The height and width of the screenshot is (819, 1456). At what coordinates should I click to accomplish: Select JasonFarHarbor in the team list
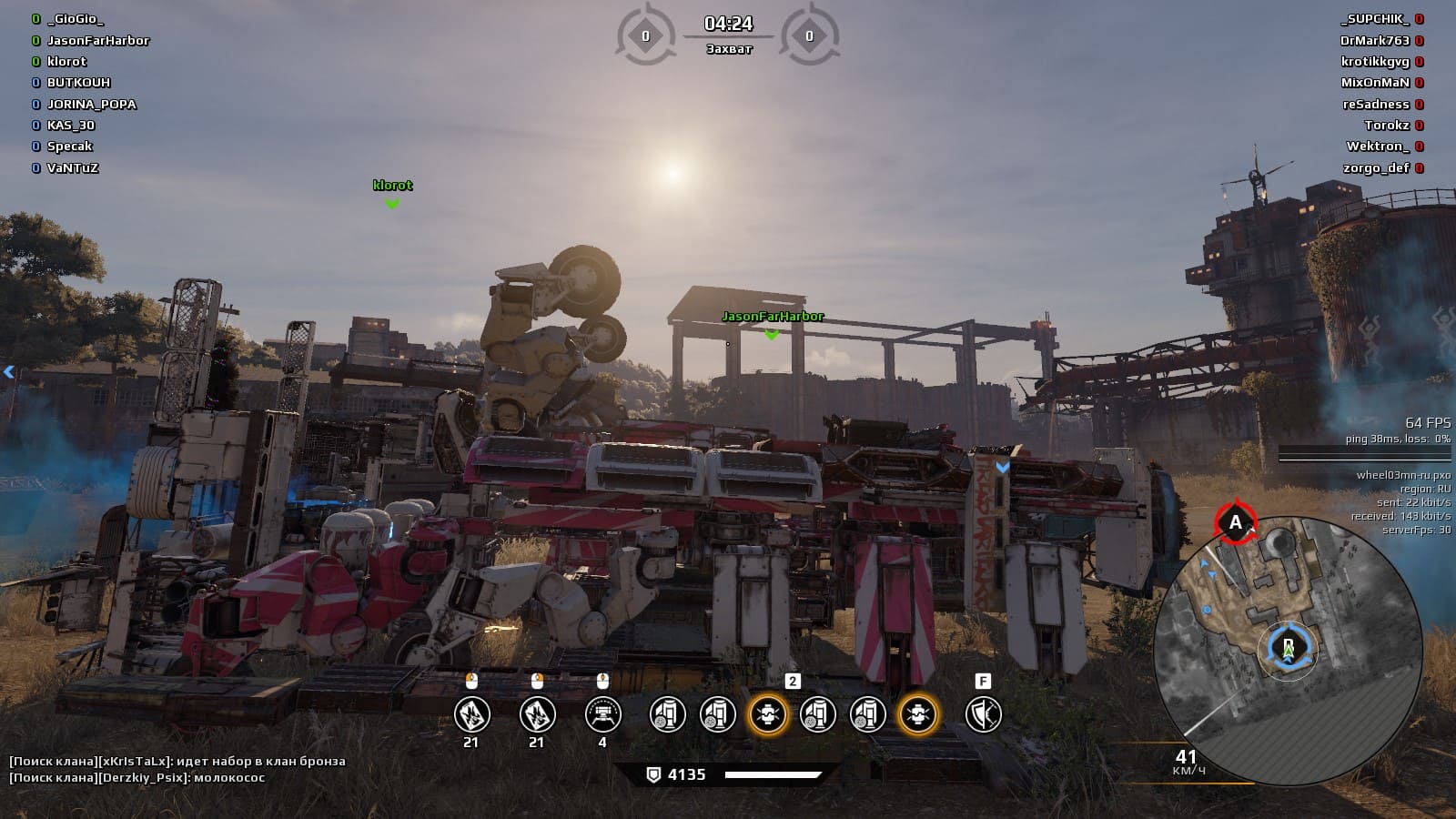coord(97,40)
